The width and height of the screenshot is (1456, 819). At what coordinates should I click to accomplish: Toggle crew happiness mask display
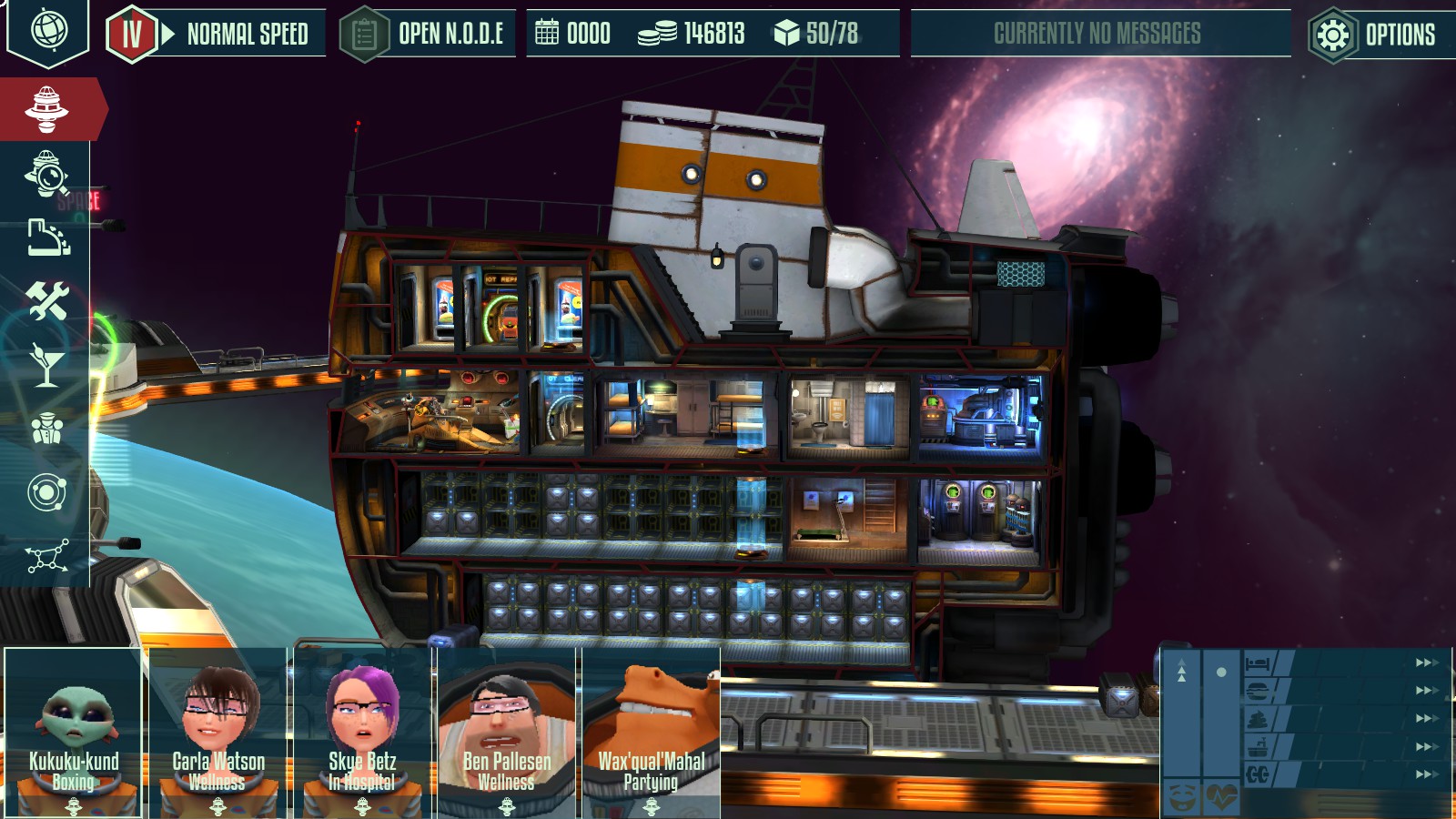coord(1180,799)
